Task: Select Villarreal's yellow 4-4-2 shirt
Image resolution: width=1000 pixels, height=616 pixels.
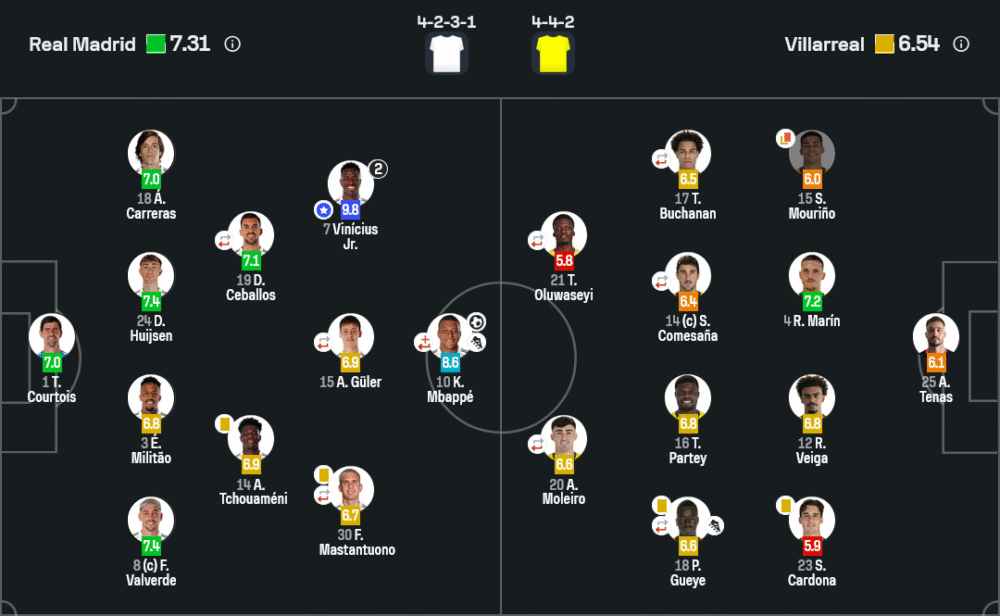Action: 553,52
